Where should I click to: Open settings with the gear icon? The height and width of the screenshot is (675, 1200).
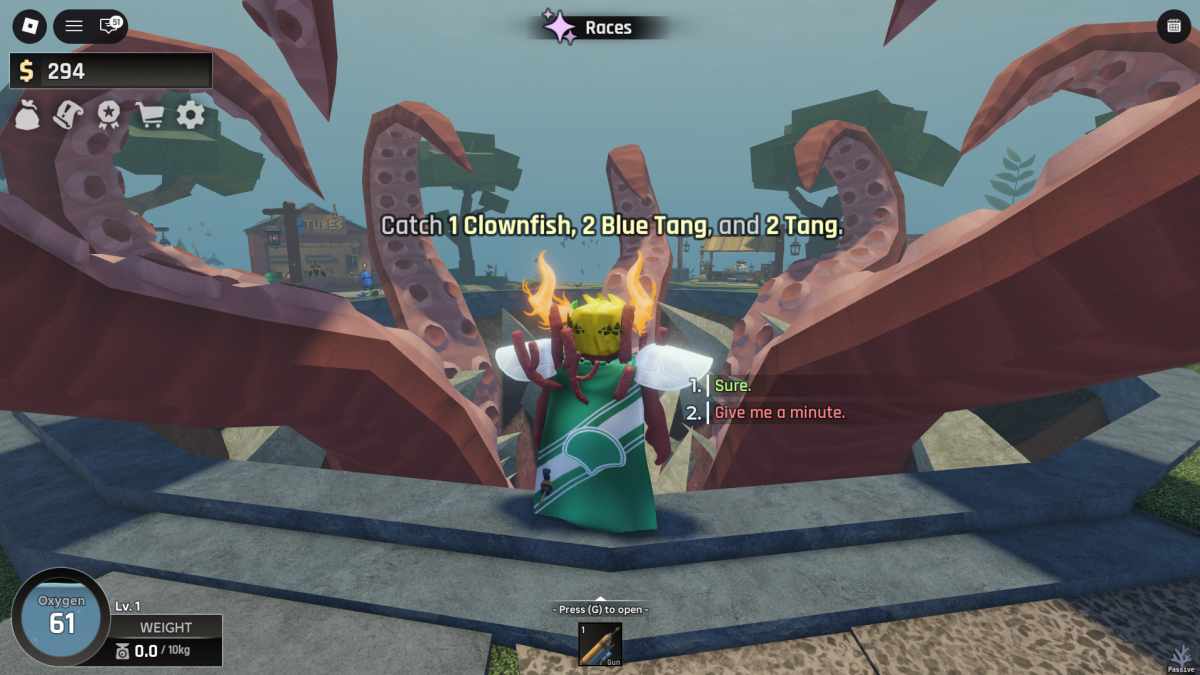coord(190,115)
